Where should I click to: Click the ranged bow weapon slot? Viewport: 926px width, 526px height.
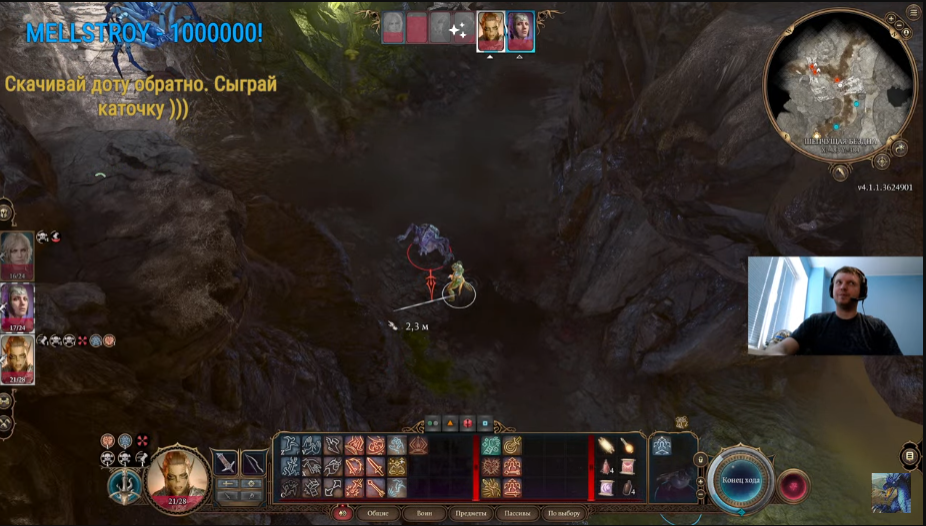pos(254,463)
